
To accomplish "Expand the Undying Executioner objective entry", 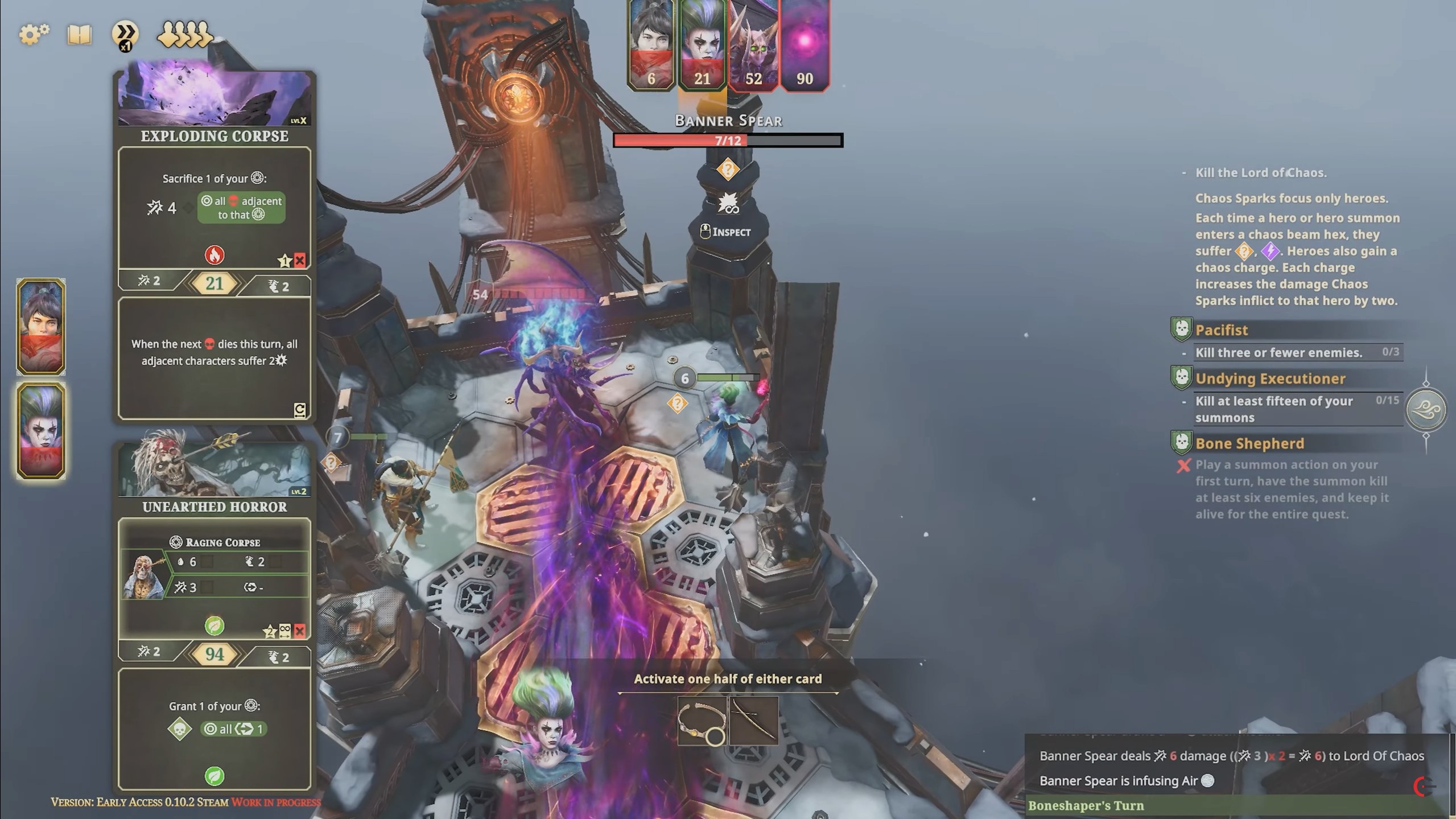I will (1270, 378).
